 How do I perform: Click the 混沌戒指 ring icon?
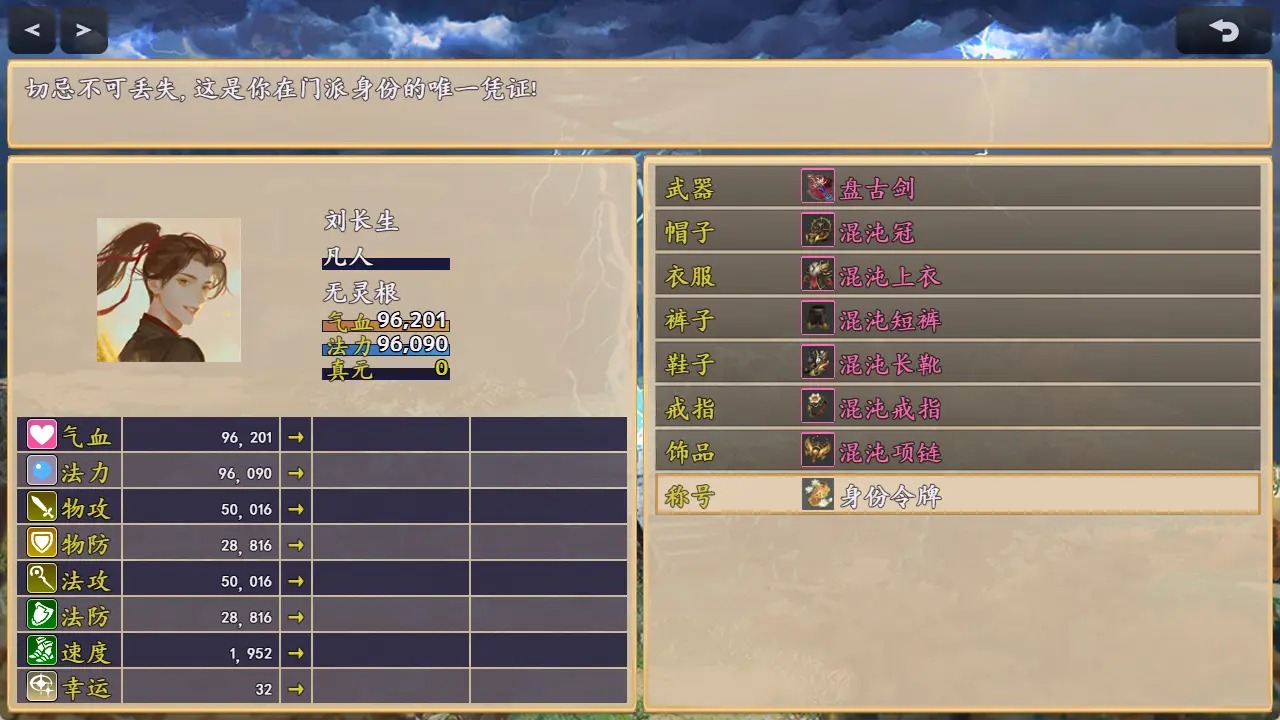tap(818, 407)
